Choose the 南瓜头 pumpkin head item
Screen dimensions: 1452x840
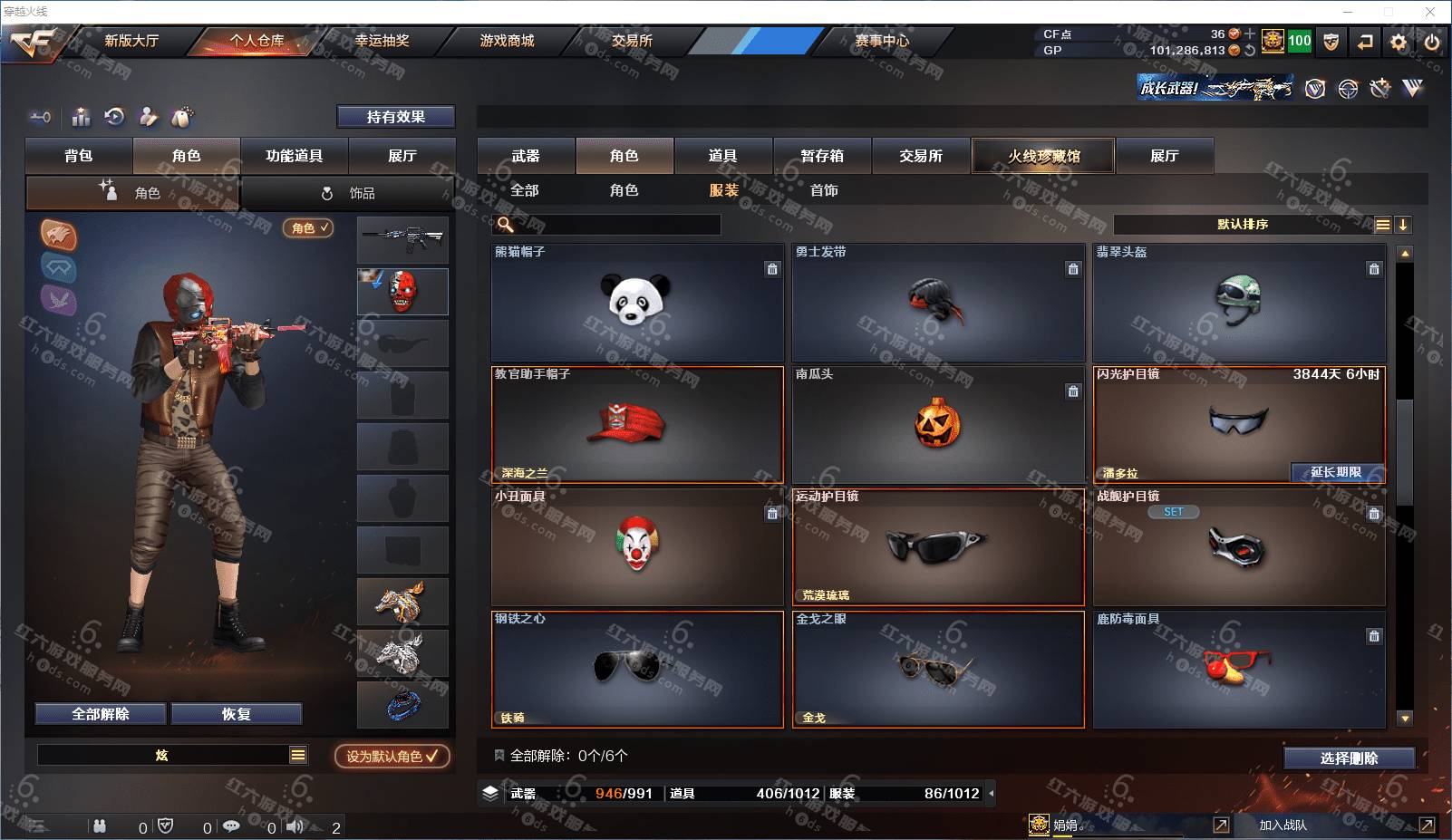coord(938,424)
